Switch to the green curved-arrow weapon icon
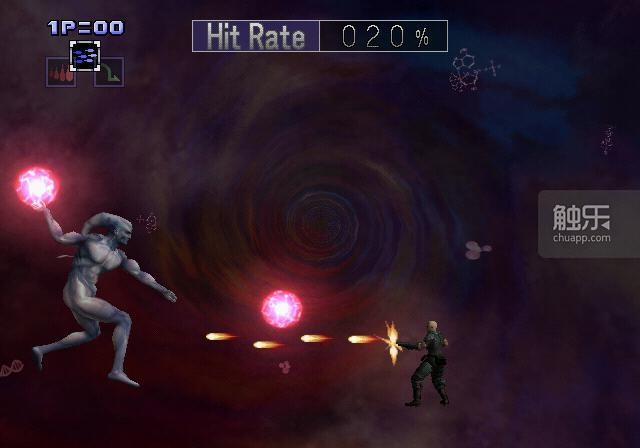This screenshot has height=448, width=640. click(x=108, y=73)
